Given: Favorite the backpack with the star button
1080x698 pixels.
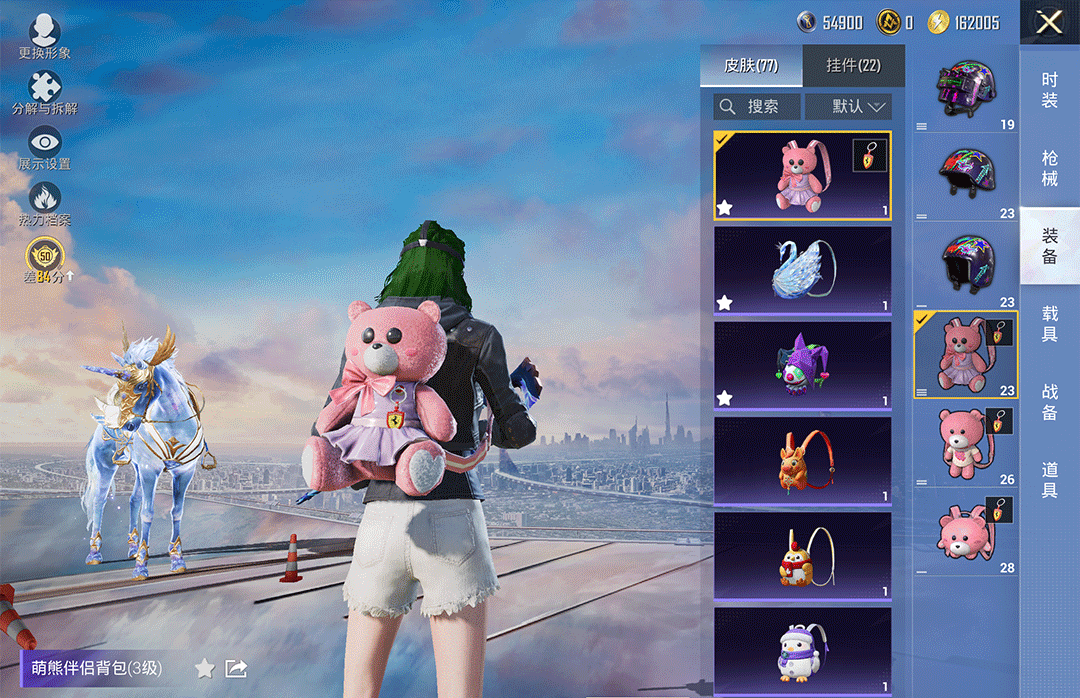Looking at the screenshot, I should (204, 668).
